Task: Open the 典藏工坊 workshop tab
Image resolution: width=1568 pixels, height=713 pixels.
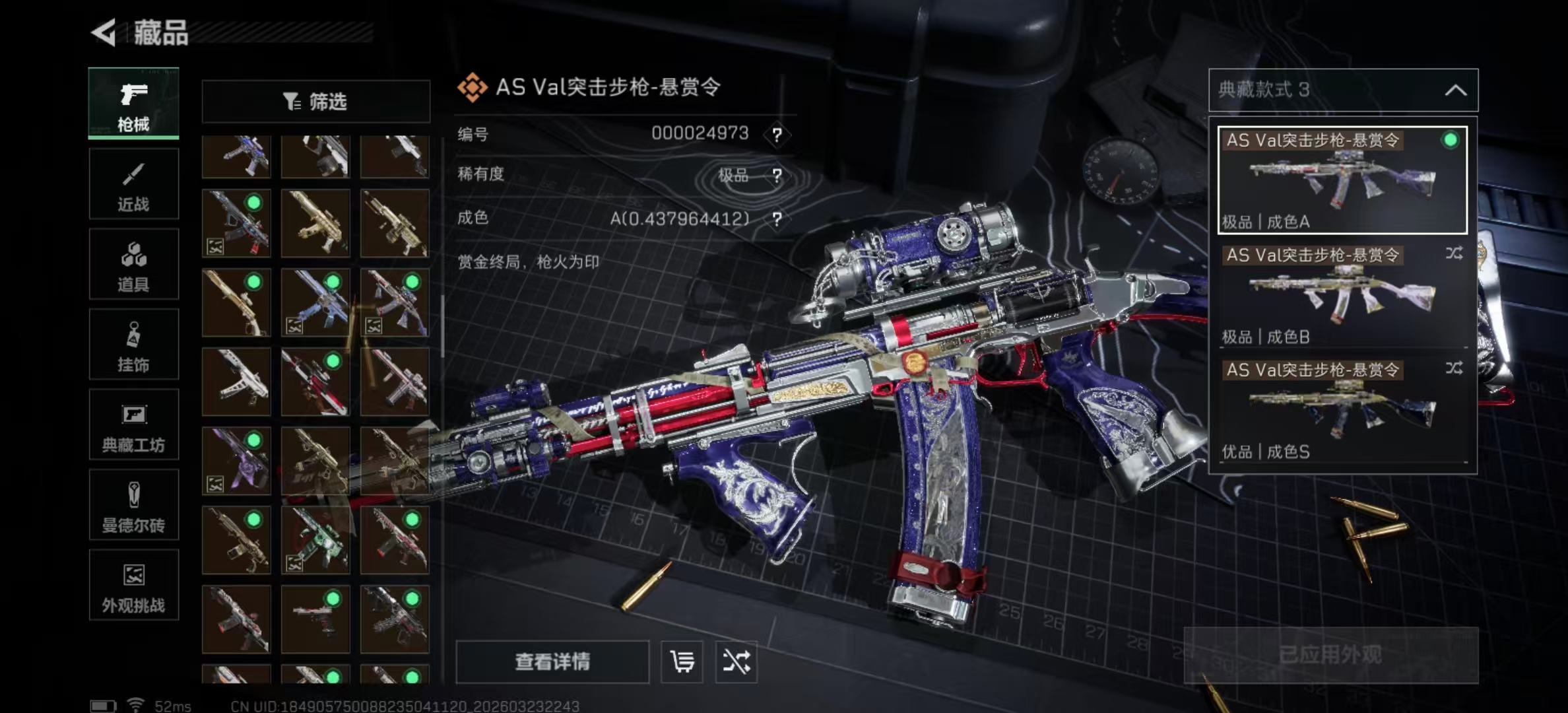Action: pyautogui.click(x=133, y=425)
